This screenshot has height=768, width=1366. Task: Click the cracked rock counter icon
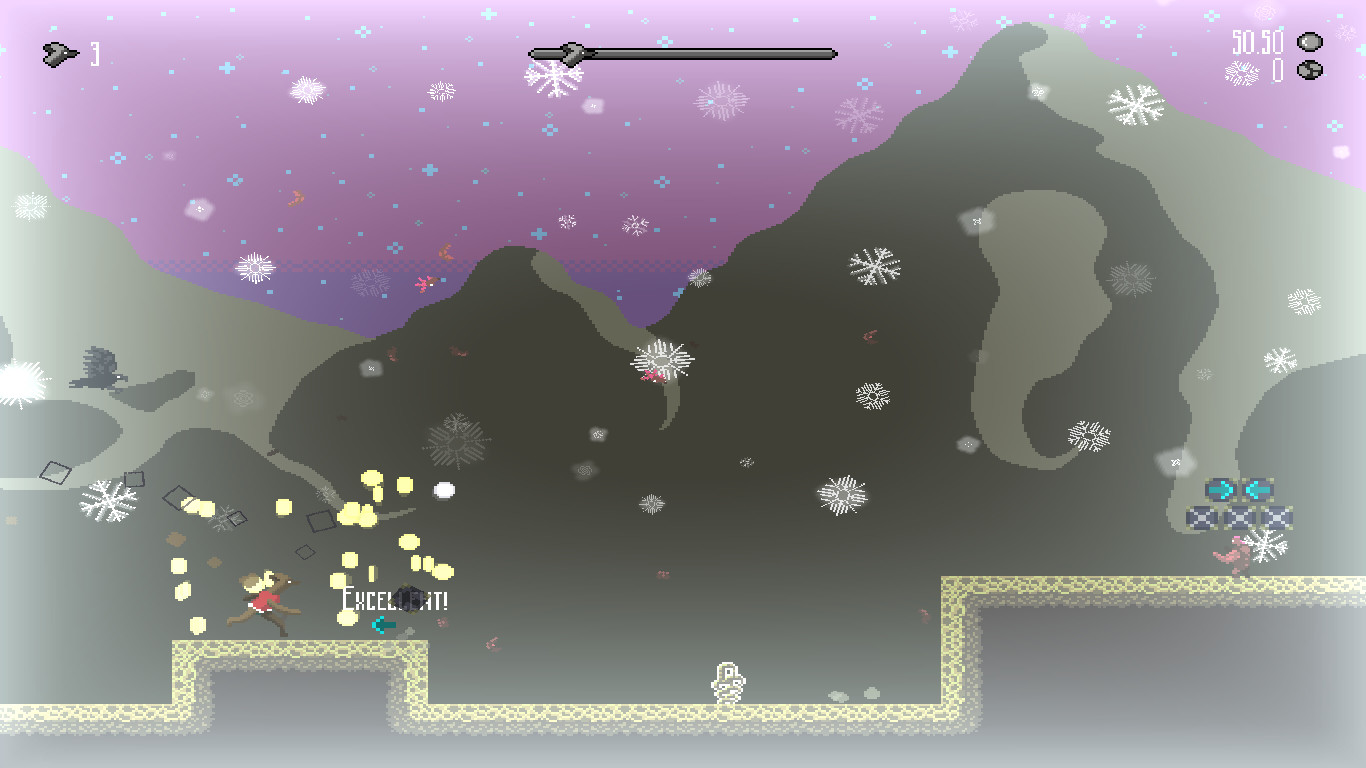point(1310,70)
